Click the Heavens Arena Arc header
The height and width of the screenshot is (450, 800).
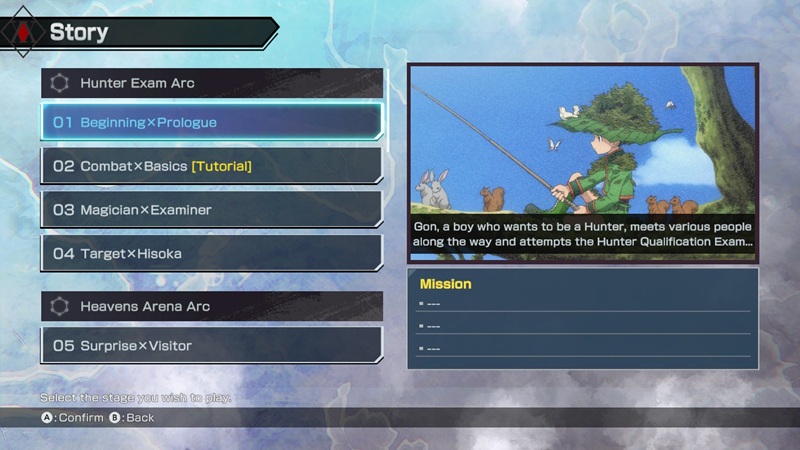pos(211,306)
